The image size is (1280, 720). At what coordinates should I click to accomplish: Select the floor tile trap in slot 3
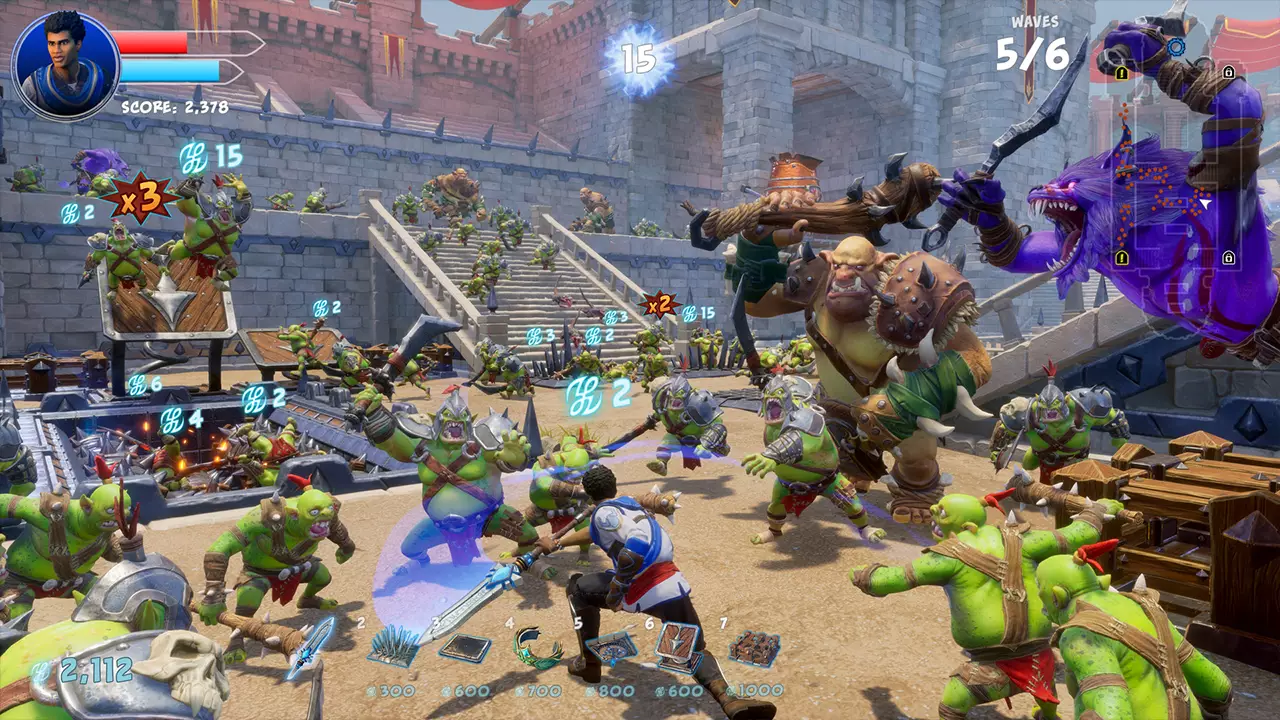pos(465,648)
